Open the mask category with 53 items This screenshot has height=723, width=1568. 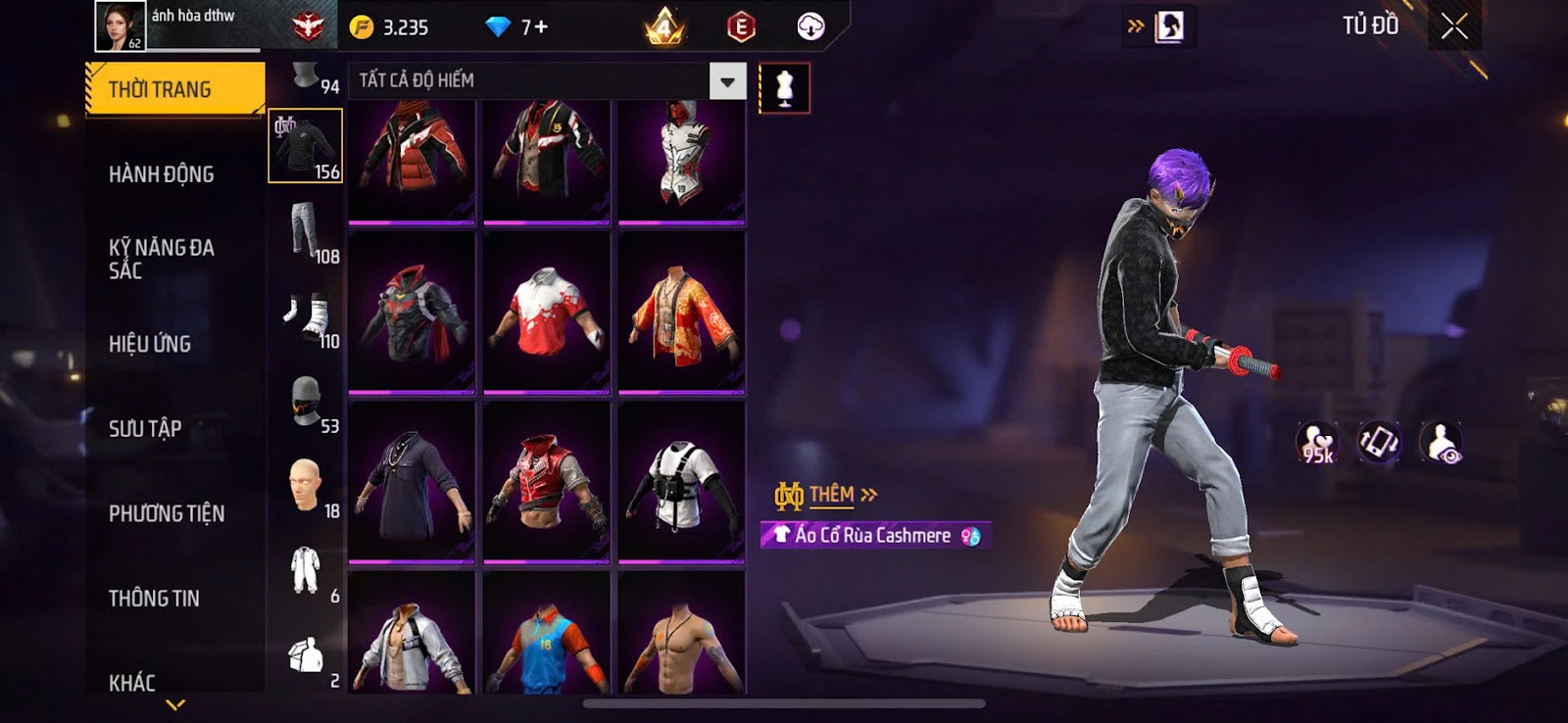coord(306,402)
